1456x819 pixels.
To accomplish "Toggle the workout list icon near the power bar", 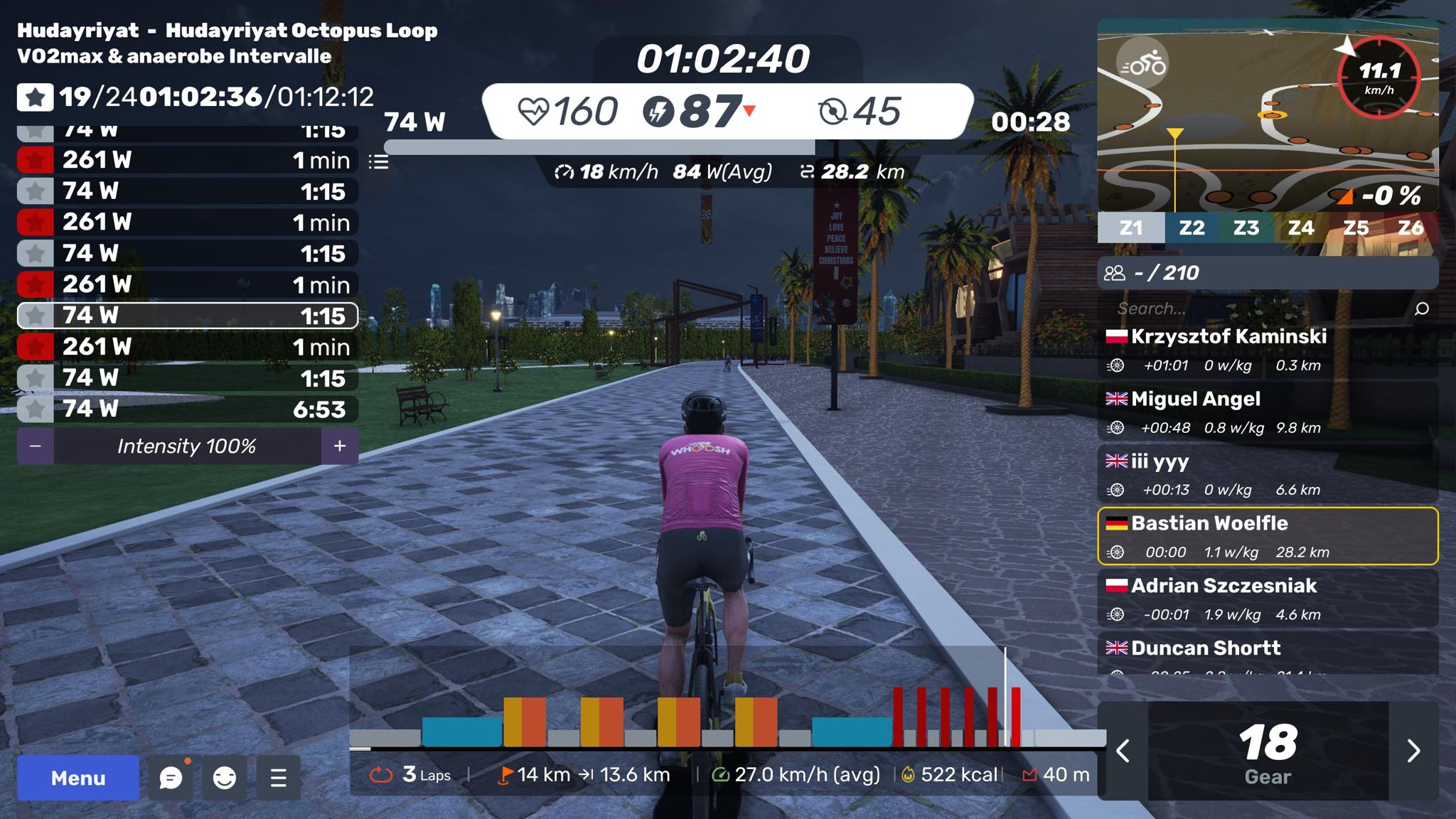I will 379,162.
